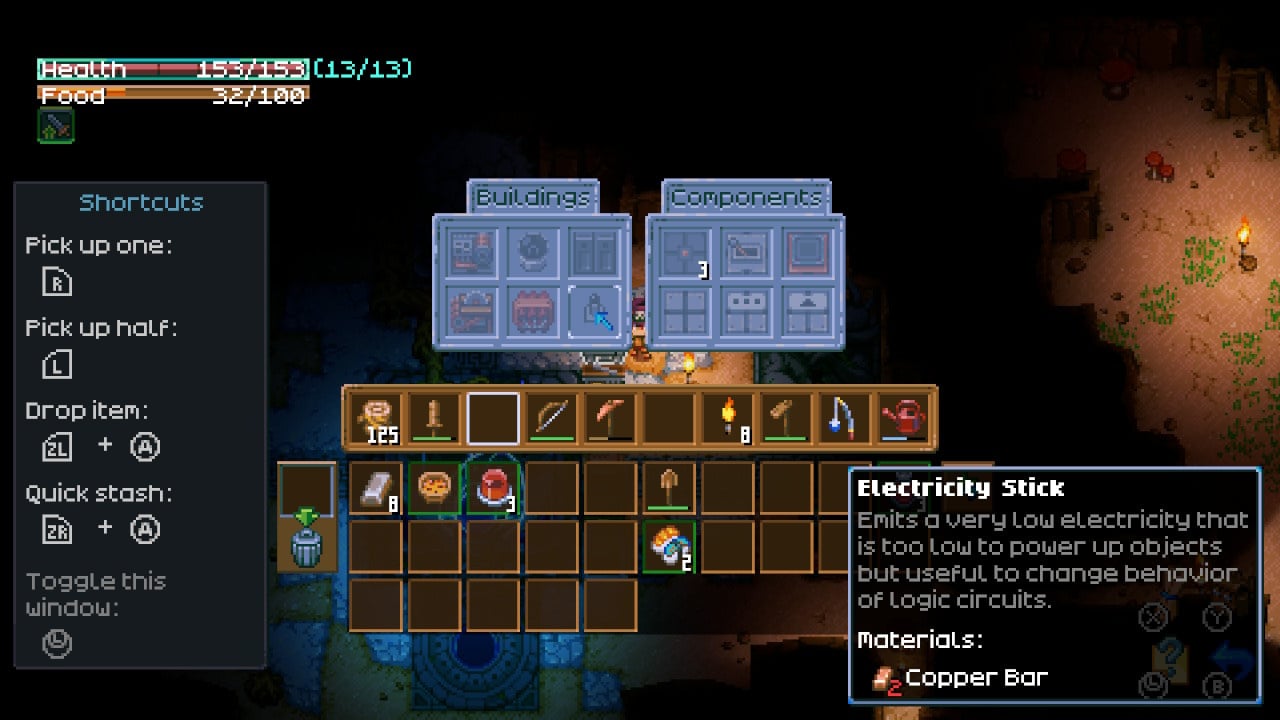Select the red watering can slot
Screen dimensions: 1280x720
point(904,419)
